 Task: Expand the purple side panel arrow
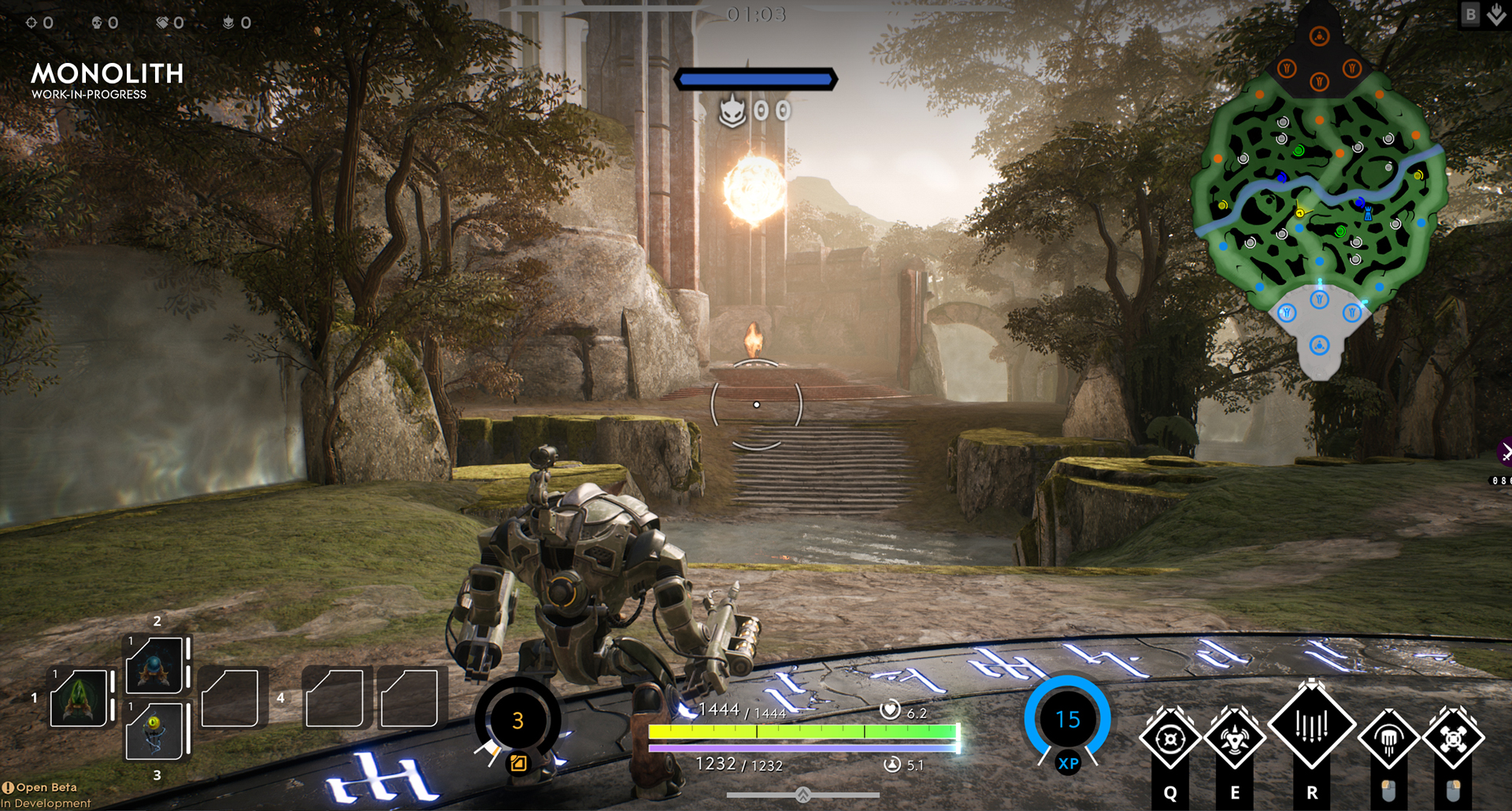click(x=1505, y=452)
